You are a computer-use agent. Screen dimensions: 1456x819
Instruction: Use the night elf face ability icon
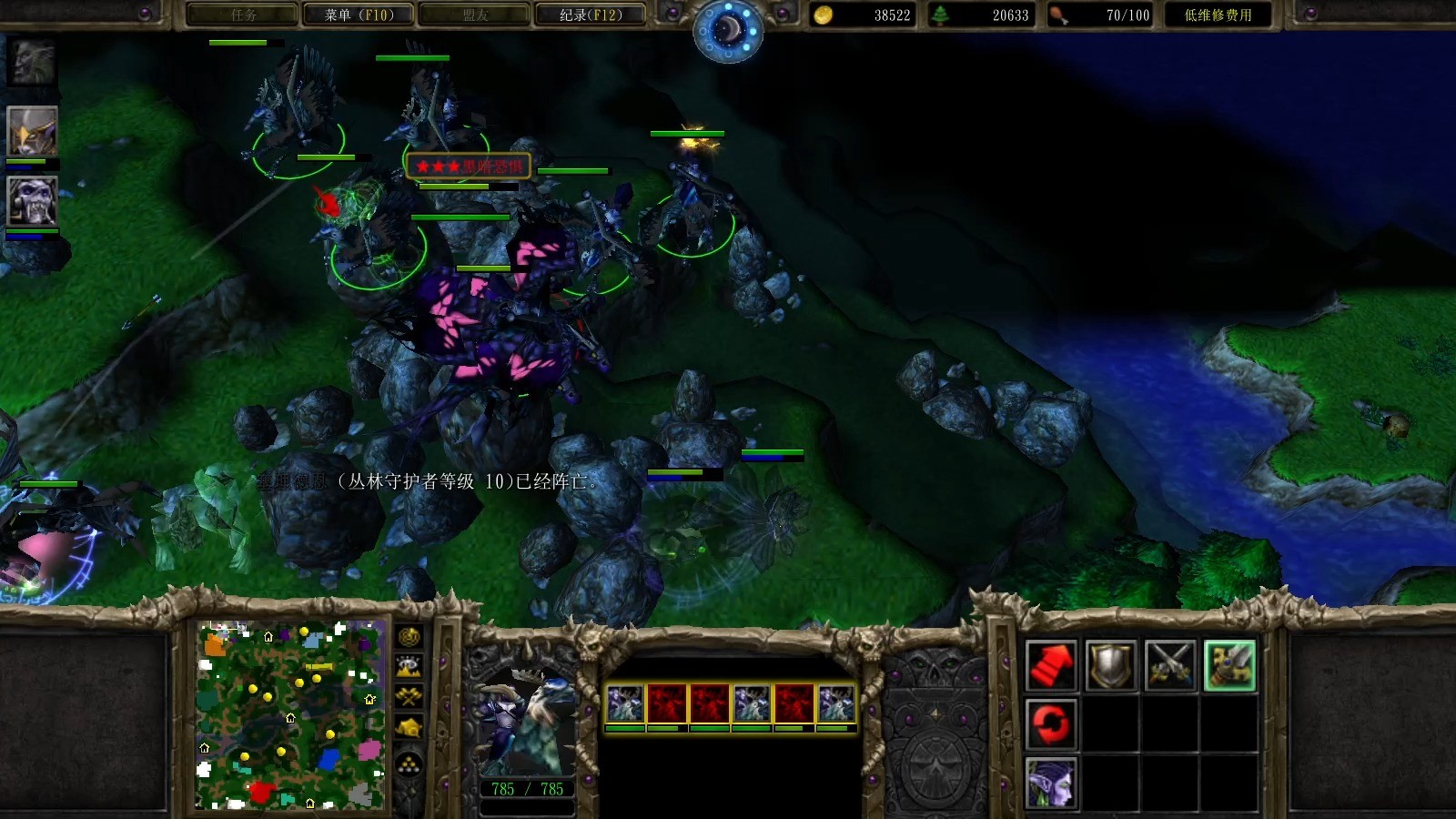coord(1051,783)
